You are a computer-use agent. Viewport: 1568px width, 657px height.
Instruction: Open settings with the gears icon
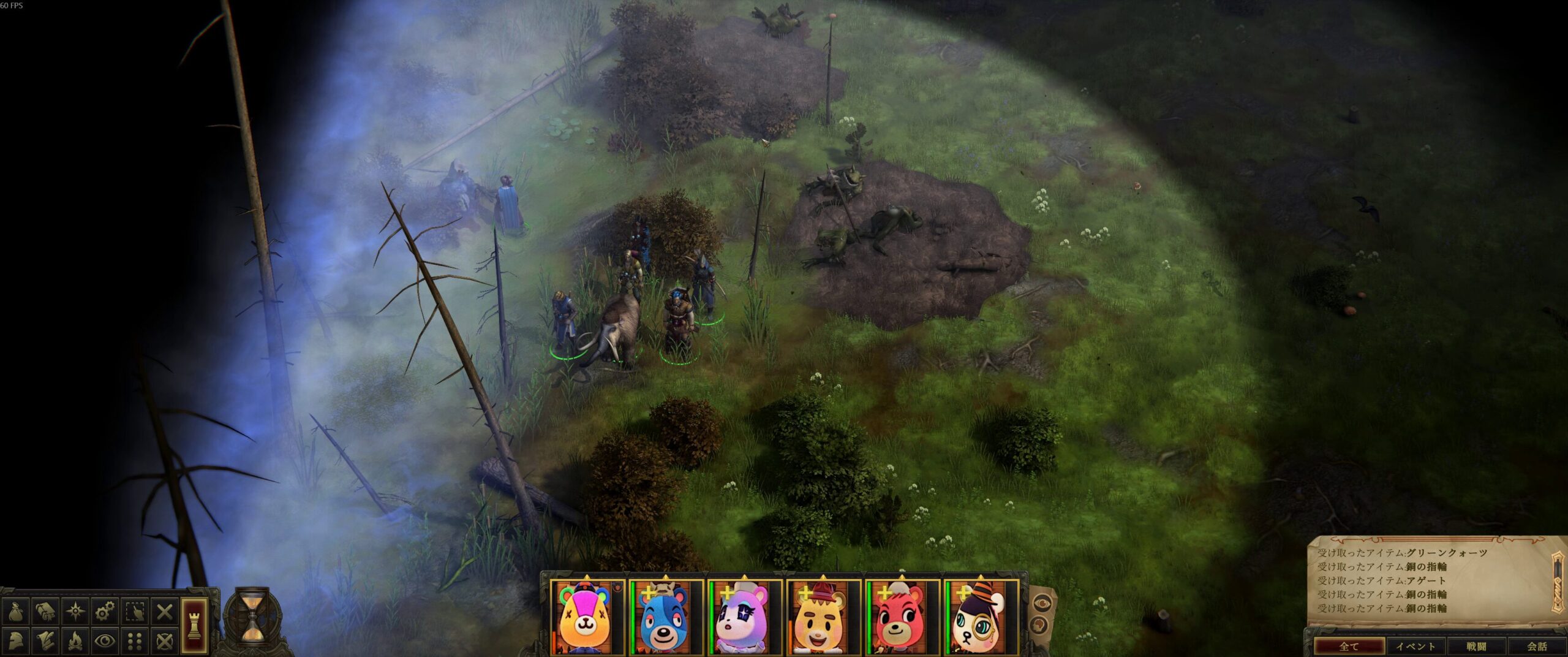105,611
